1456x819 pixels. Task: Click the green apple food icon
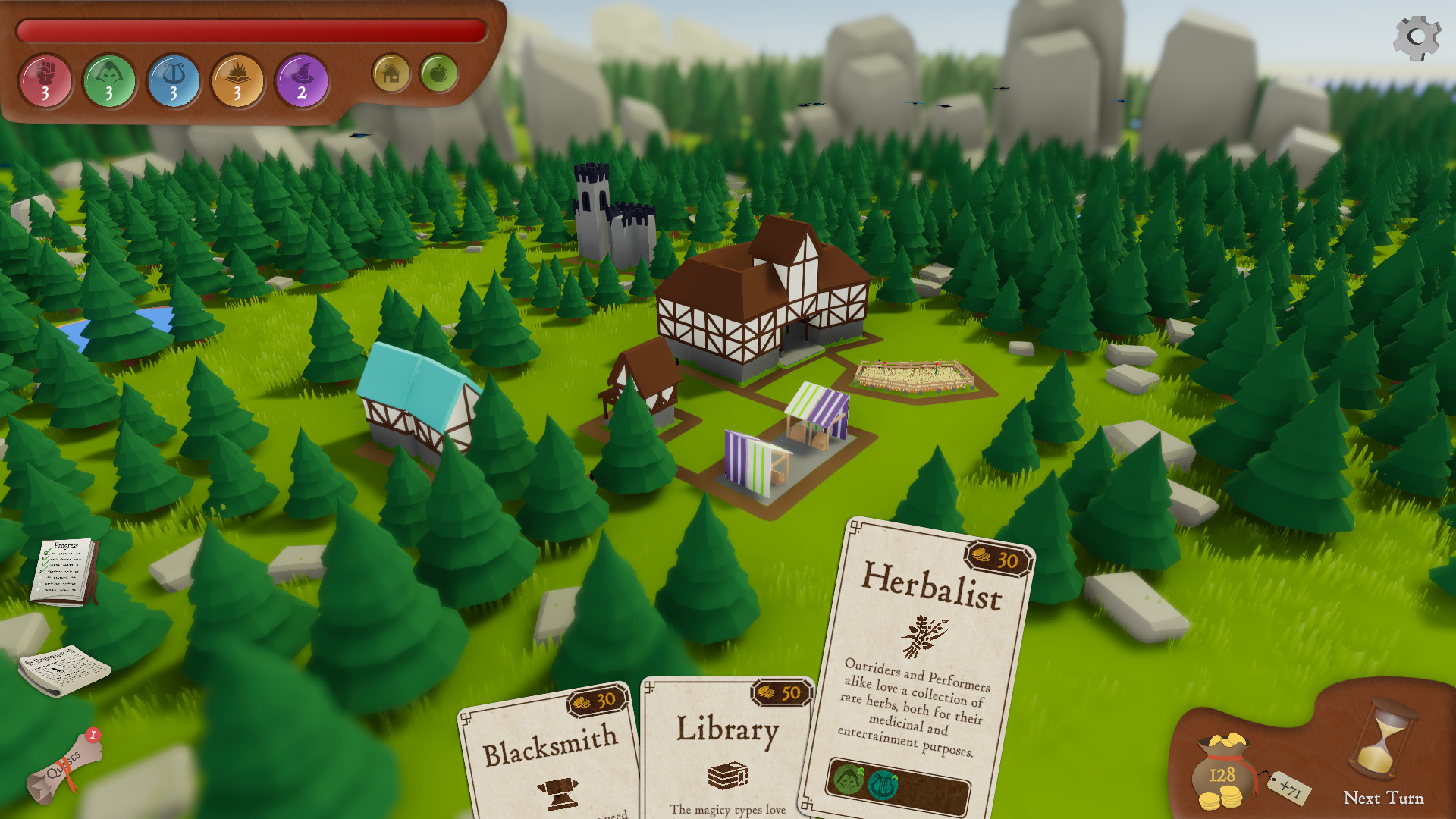click(x=438, y=74)
